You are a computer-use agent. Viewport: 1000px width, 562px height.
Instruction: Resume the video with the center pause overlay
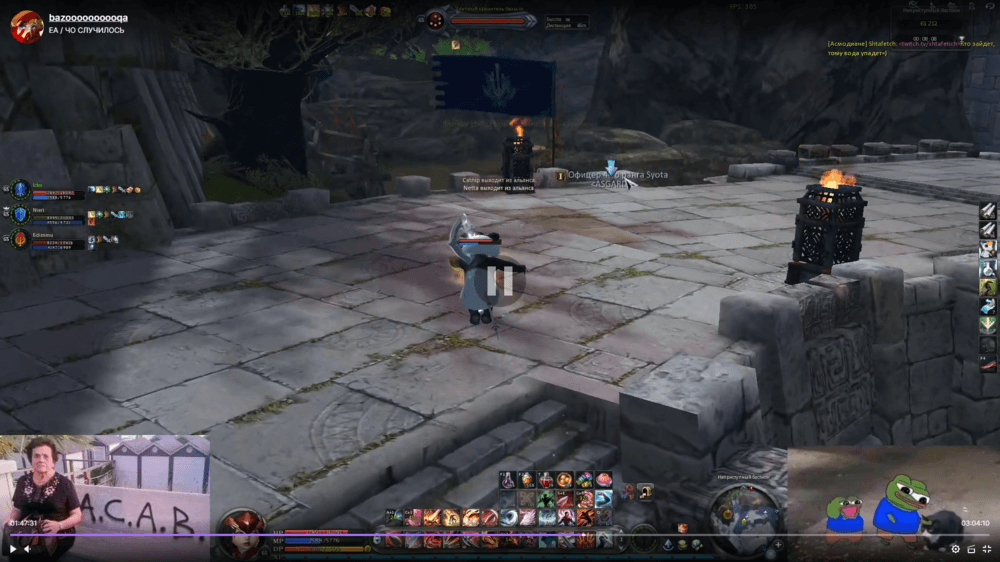tap(499, 280)
